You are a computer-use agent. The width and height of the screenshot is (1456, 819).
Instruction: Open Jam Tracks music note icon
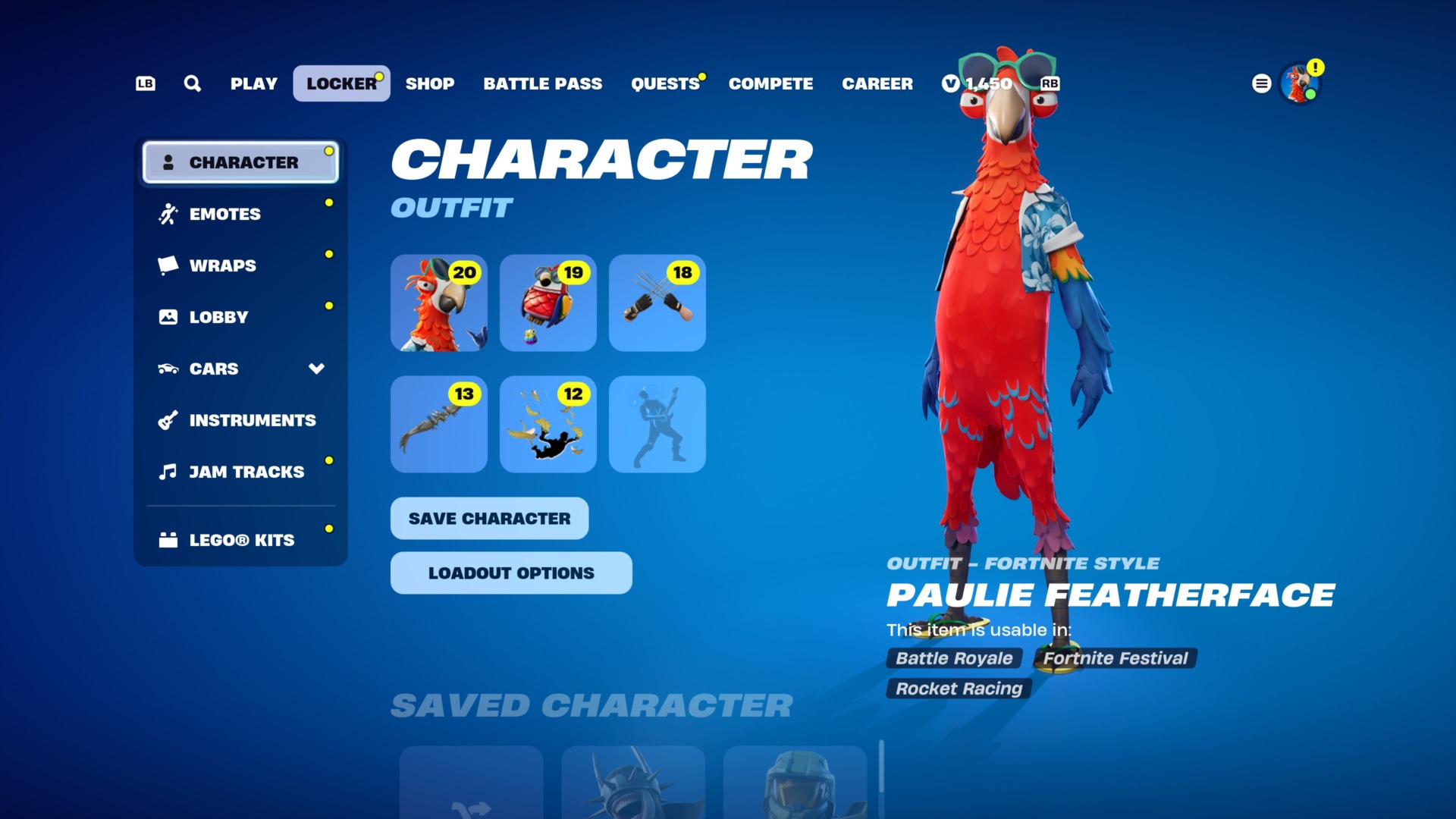pyautogui.click(x=168, y=471)
